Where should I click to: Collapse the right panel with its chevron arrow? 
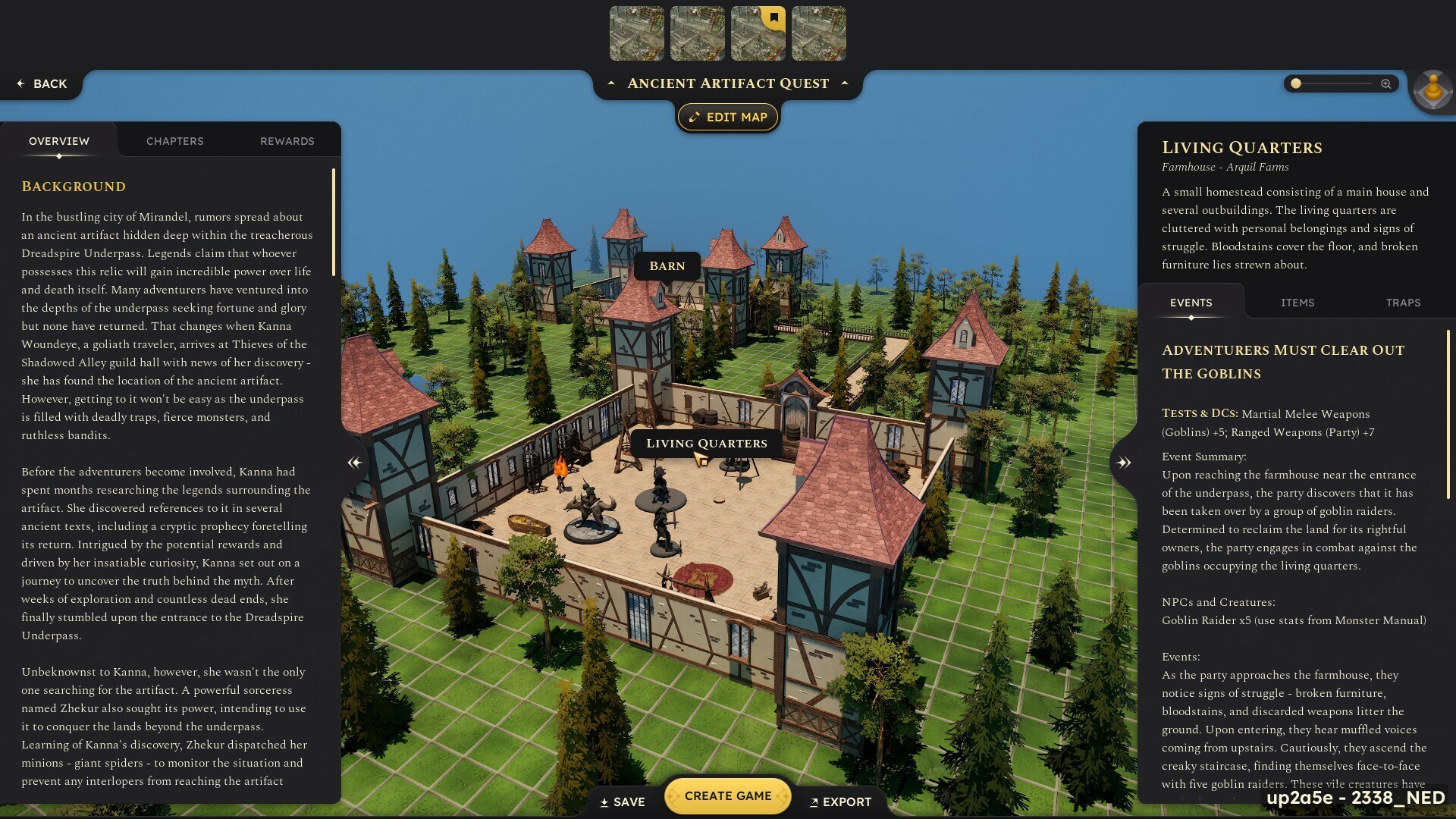pyautogui.click(x=1125, y=461)
